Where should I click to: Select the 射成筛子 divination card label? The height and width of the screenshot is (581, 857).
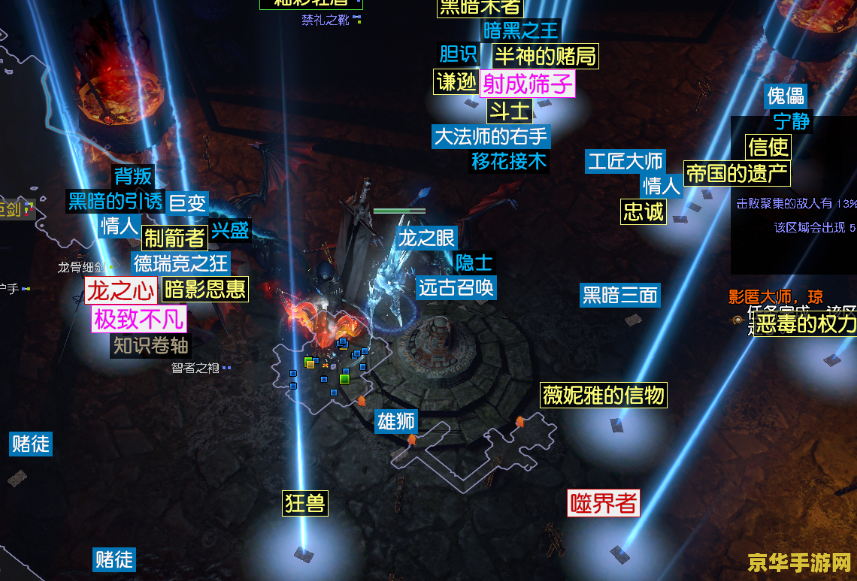(527, 83)
